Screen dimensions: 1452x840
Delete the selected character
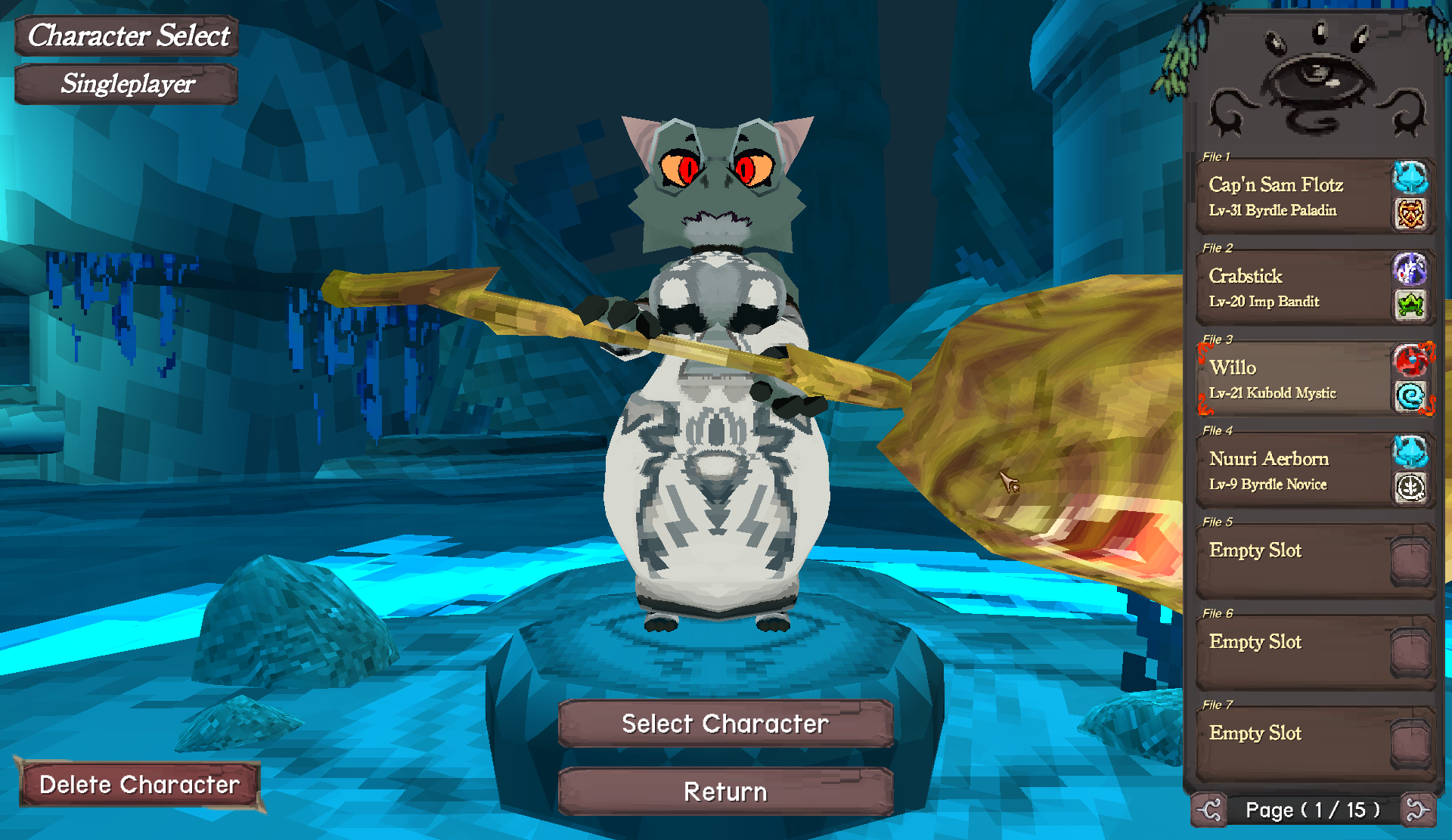tap(139, 785)
